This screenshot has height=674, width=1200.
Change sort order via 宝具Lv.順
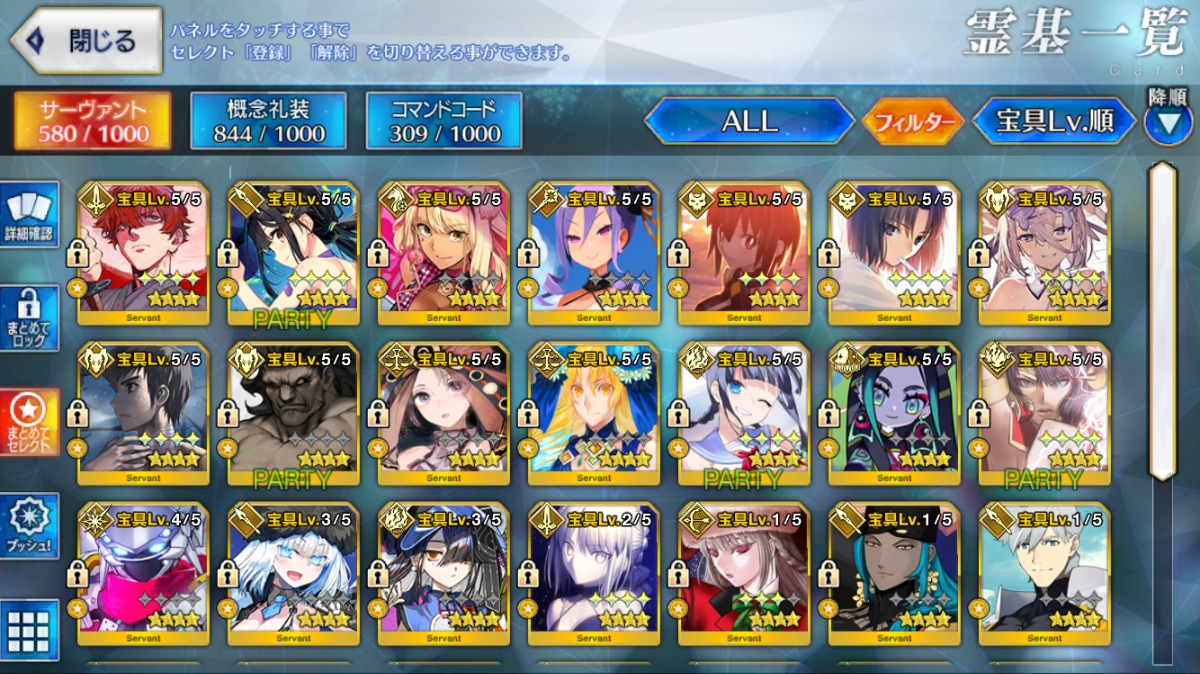click(1054, 122)
